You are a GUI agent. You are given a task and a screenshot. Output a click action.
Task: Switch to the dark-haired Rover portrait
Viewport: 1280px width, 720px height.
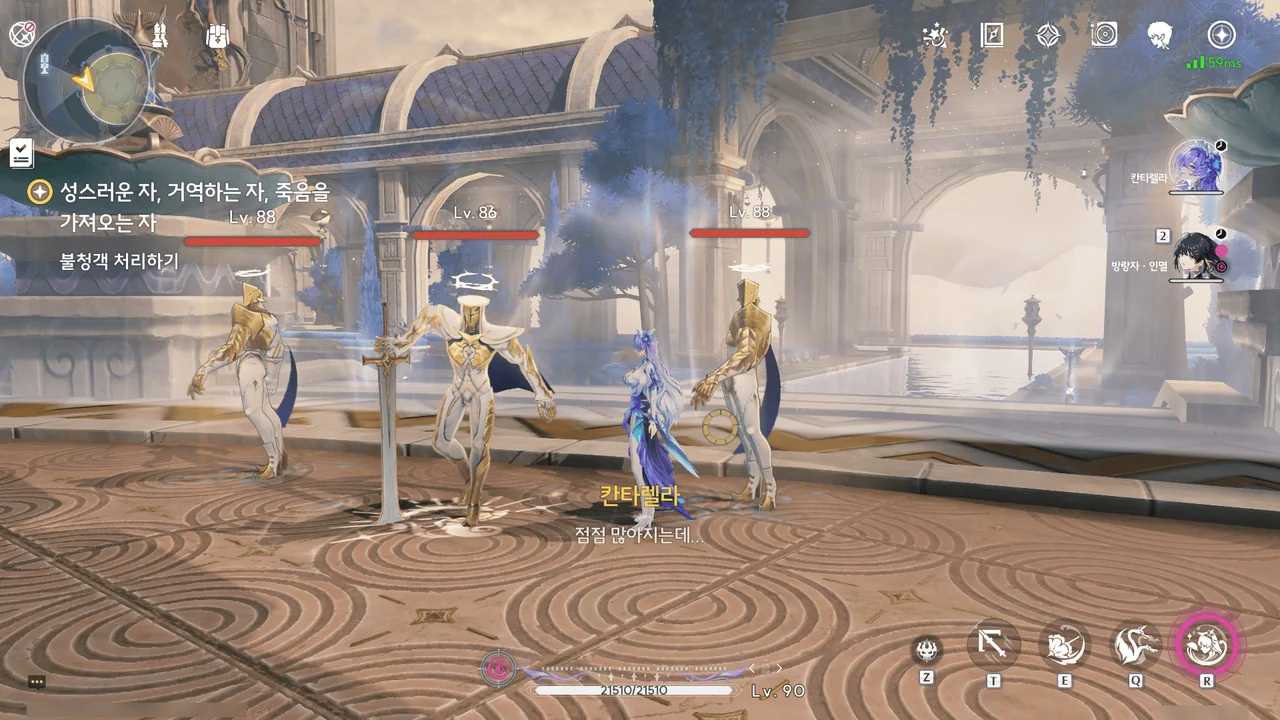point(1195,256)
